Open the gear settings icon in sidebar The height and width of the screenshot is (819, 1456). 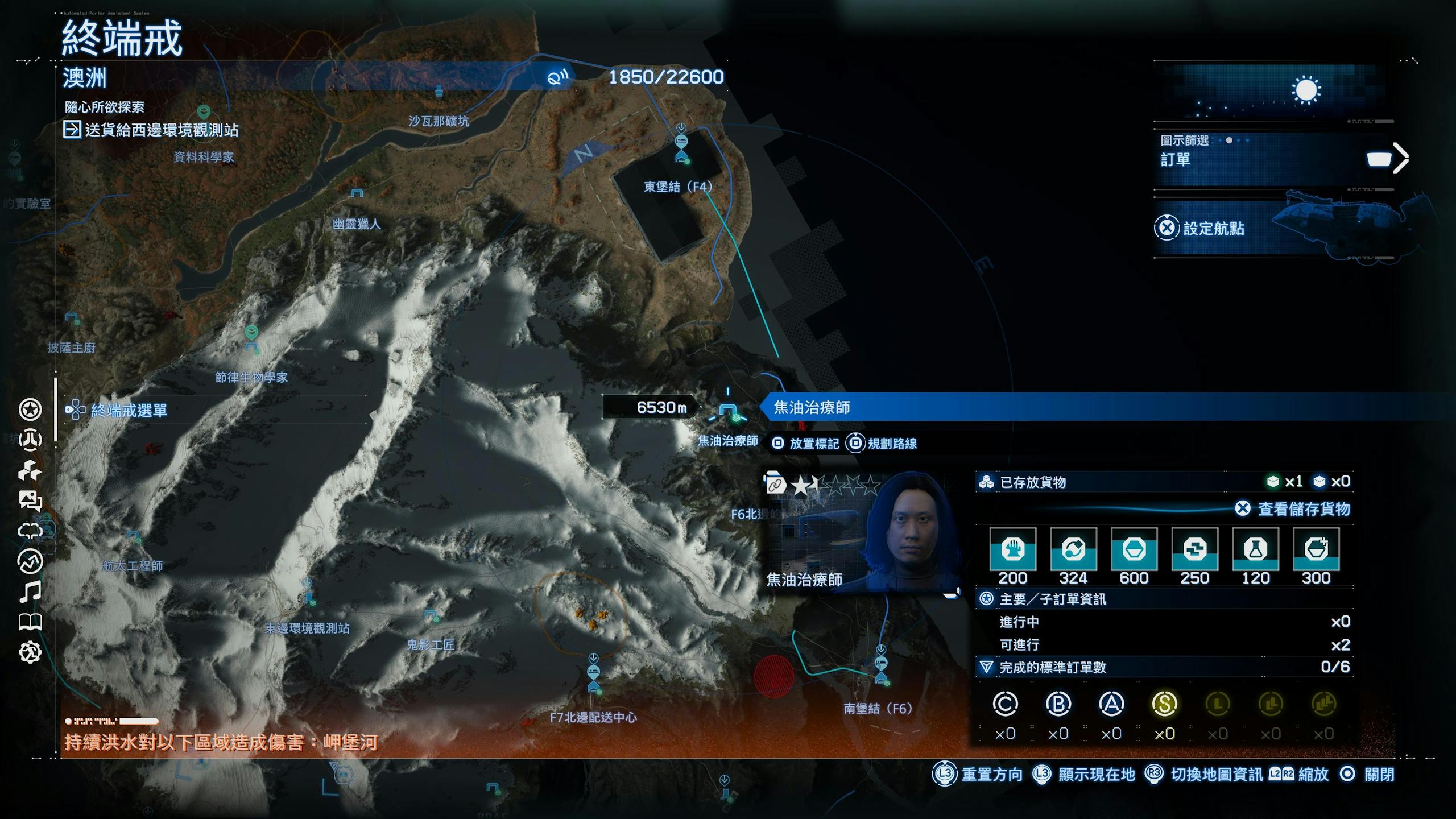pyautogui.click(x=30, y=652)
